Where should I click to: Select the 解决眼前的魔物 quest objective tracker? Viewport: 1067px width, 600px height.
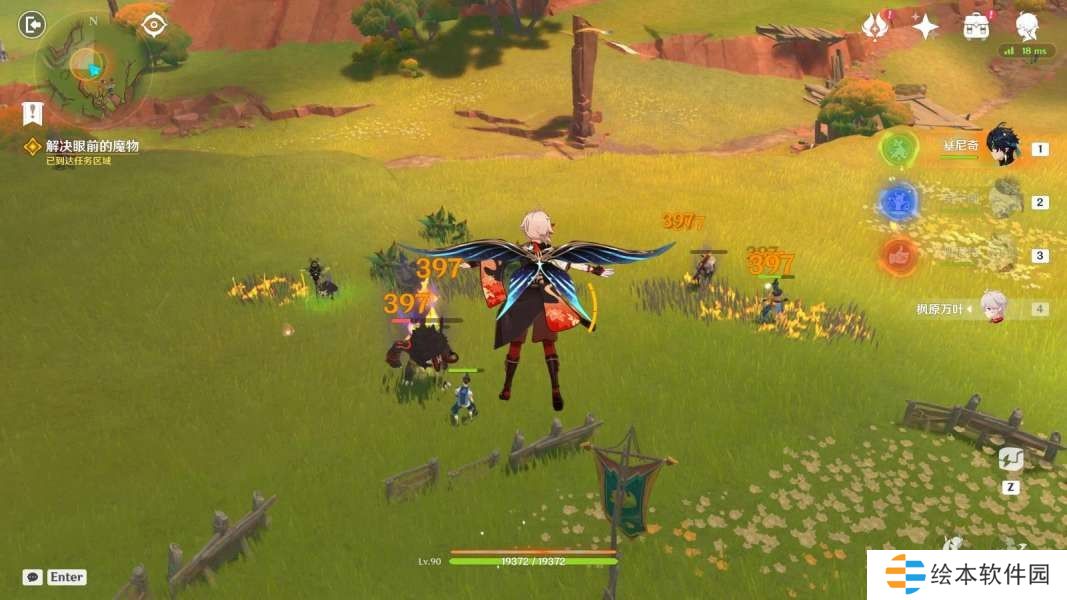[x=91, y=146]
